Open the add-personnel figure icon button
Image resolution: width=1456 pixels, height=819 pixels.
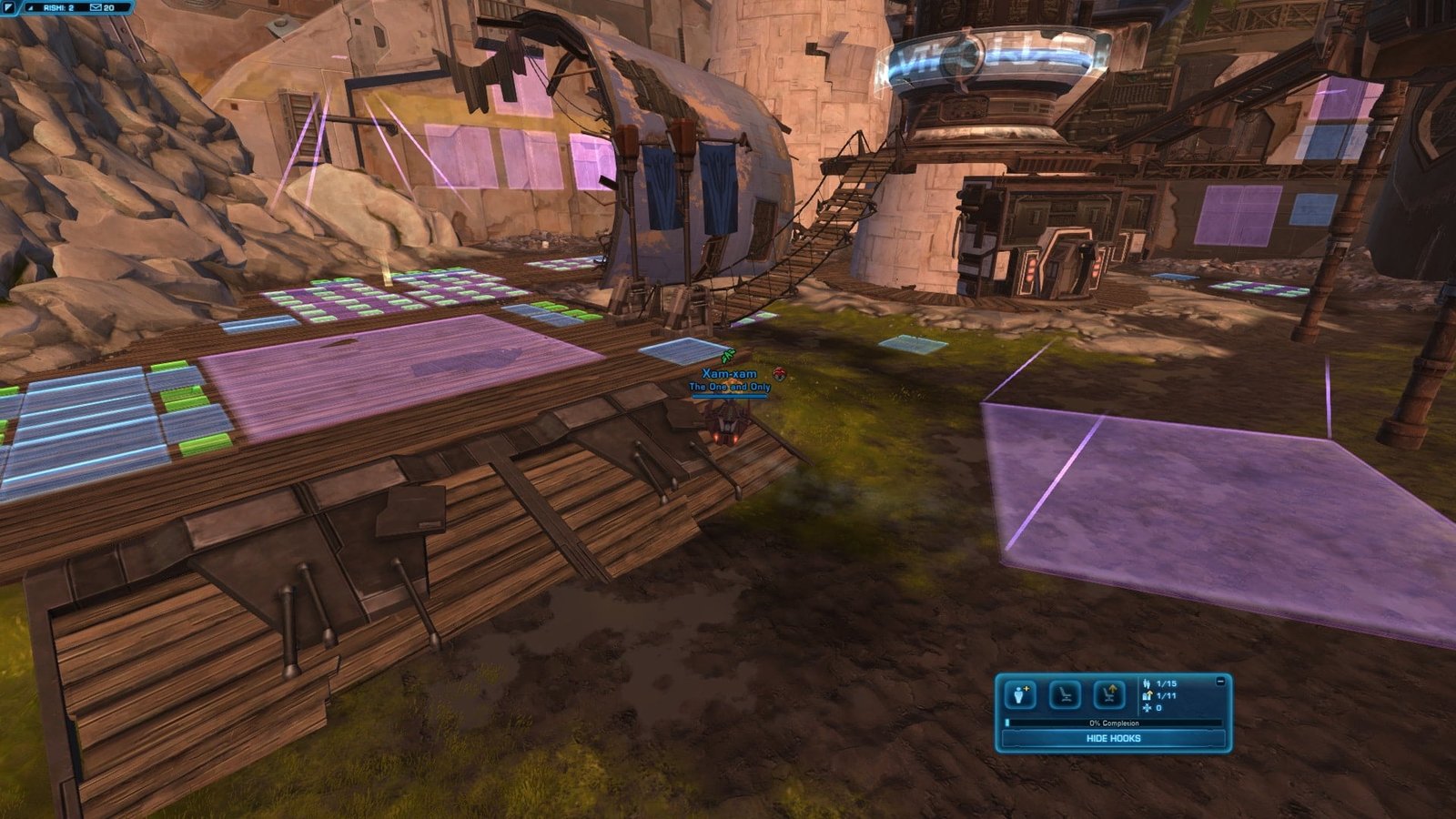click(x=1020, y=695)
